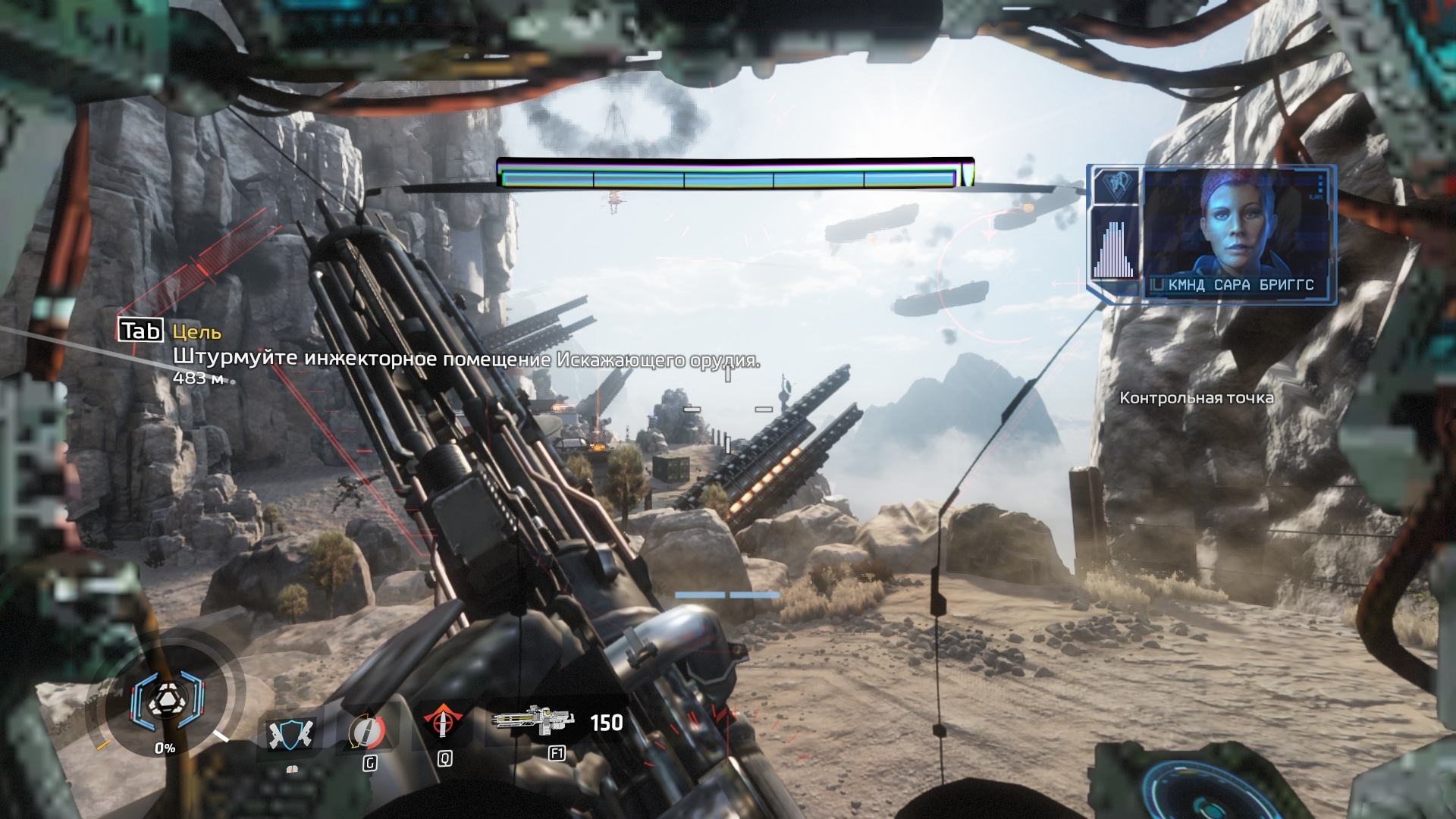This screenshot has width=1456, height=819.
Task: Click the mouse-button hint icon under the shield
Action: pyautogui.click(x=290, y=770)
